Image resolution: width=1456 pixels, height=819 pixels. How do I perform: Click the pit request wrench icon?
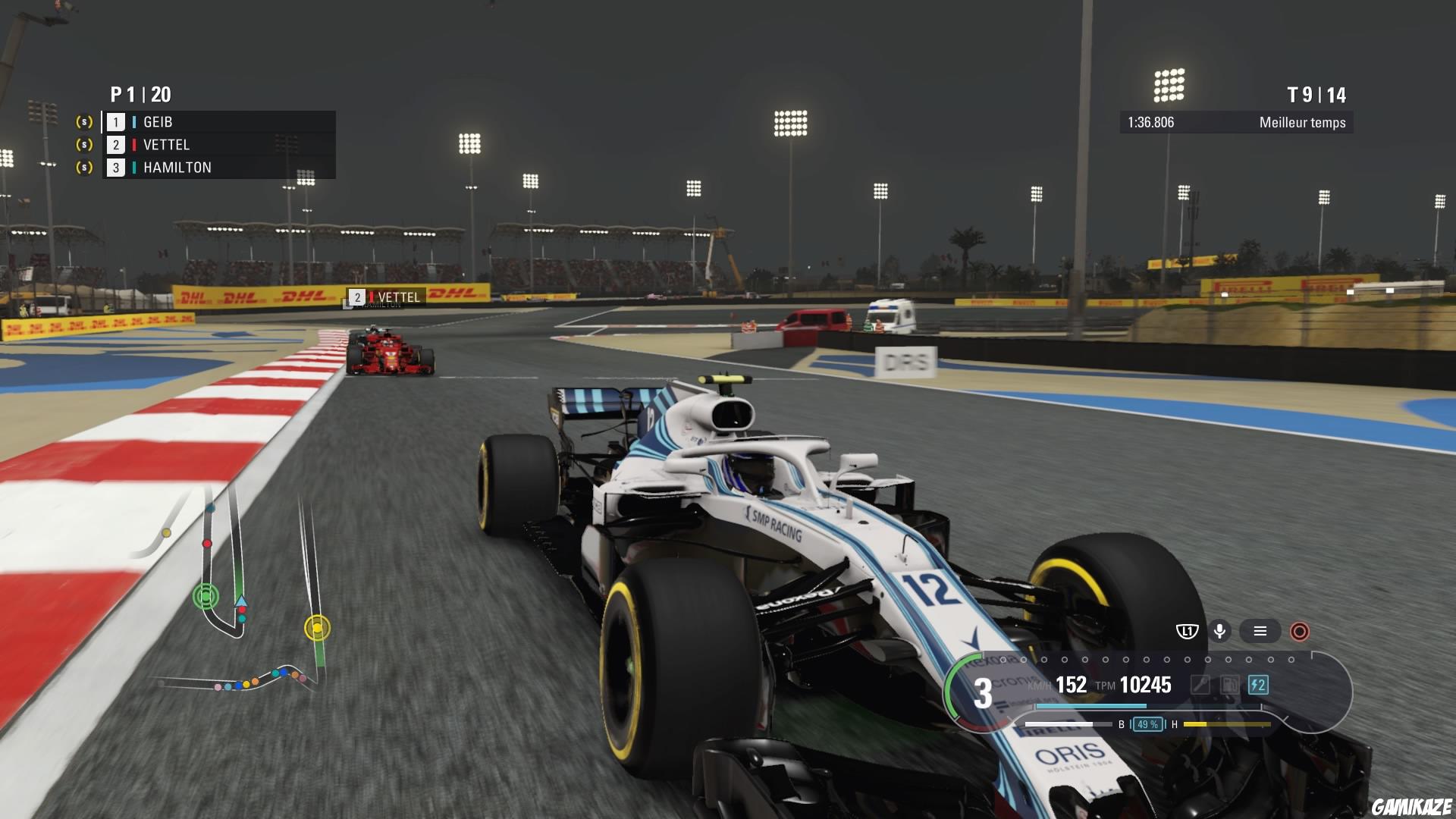[1200, 685]
